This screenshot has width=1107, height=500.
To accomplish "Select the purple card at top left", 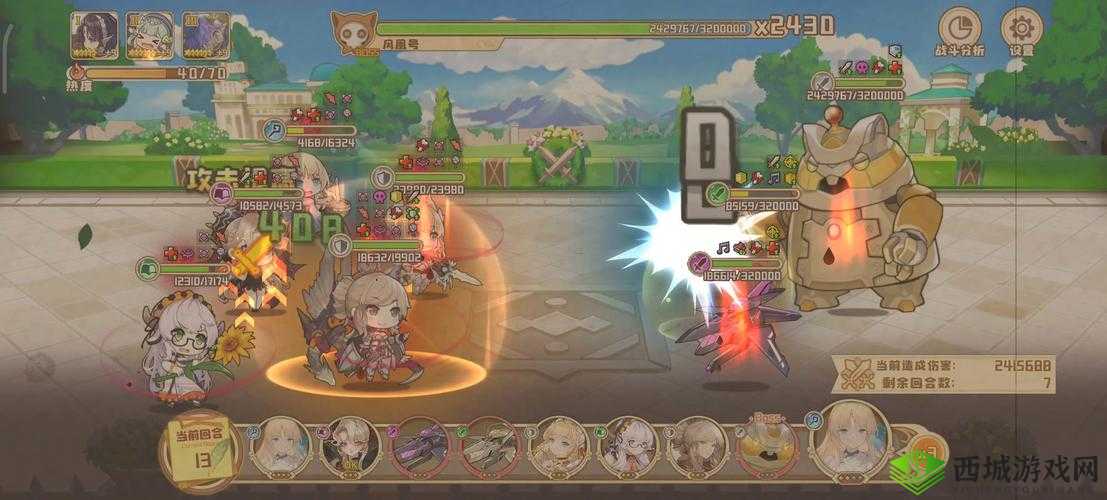I will point(205,35).
